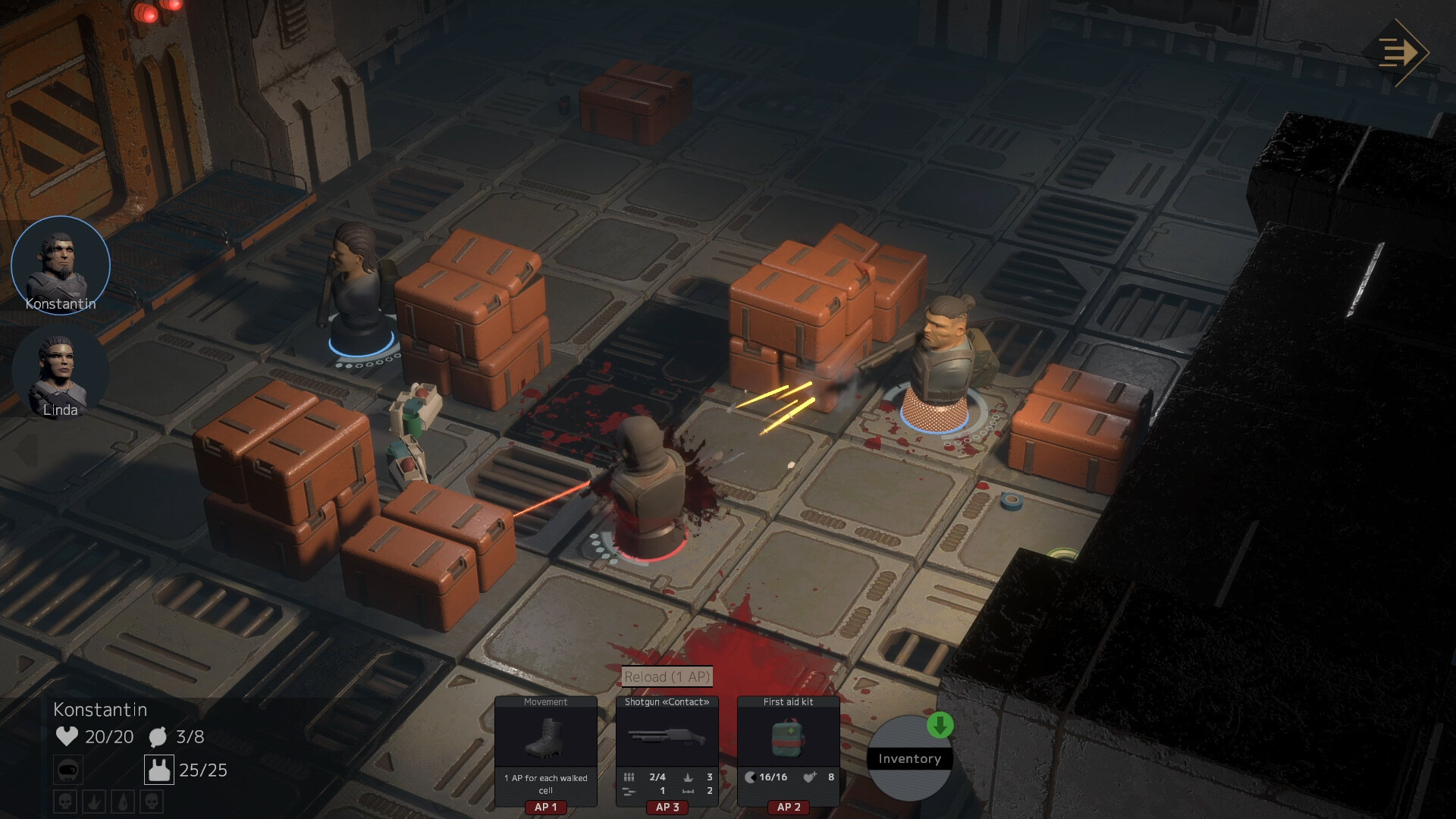This screenshot has height=819, width=1456.
Task: Select Konstantin's squad portrait
Action: tap(61, 265)
